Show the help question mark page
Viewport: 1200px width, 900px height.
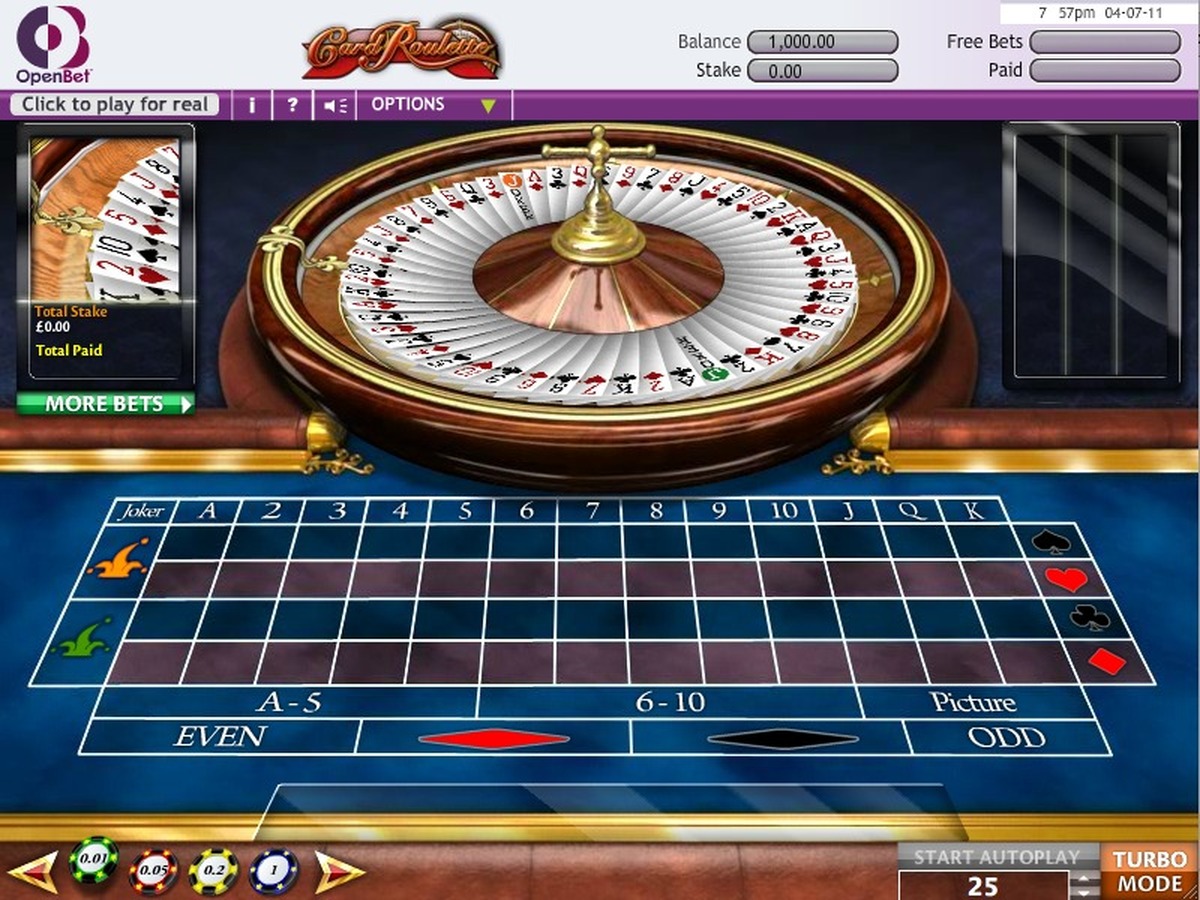click(x=292, y=105)
